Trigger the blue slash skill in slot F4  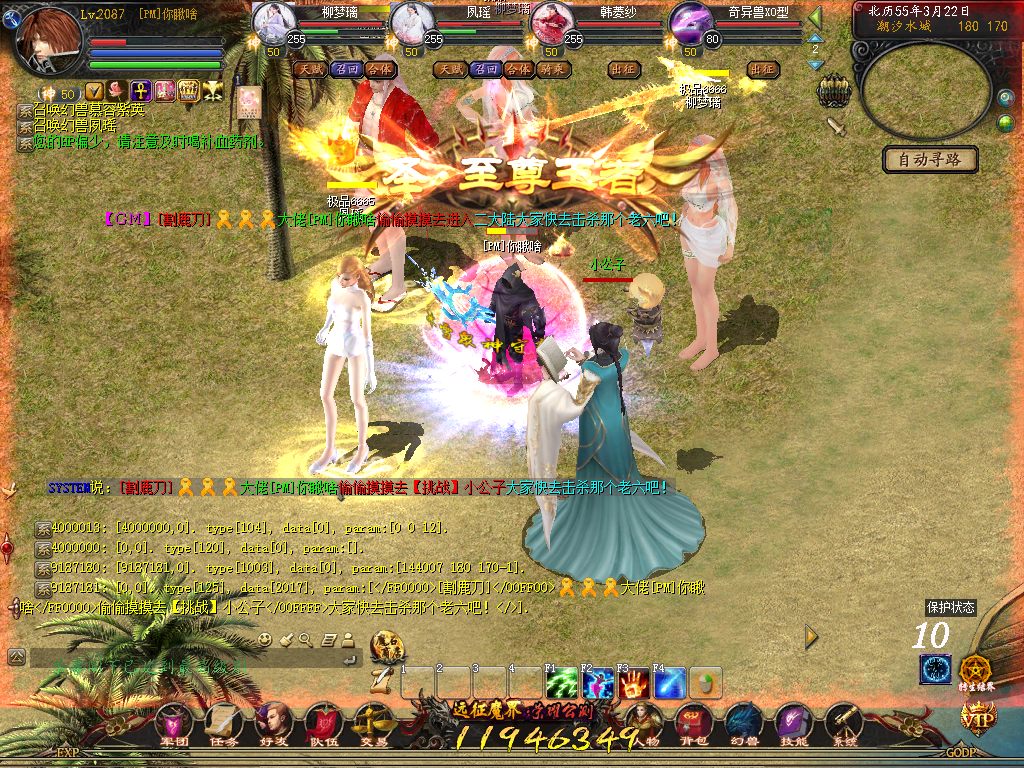[669, 683]
